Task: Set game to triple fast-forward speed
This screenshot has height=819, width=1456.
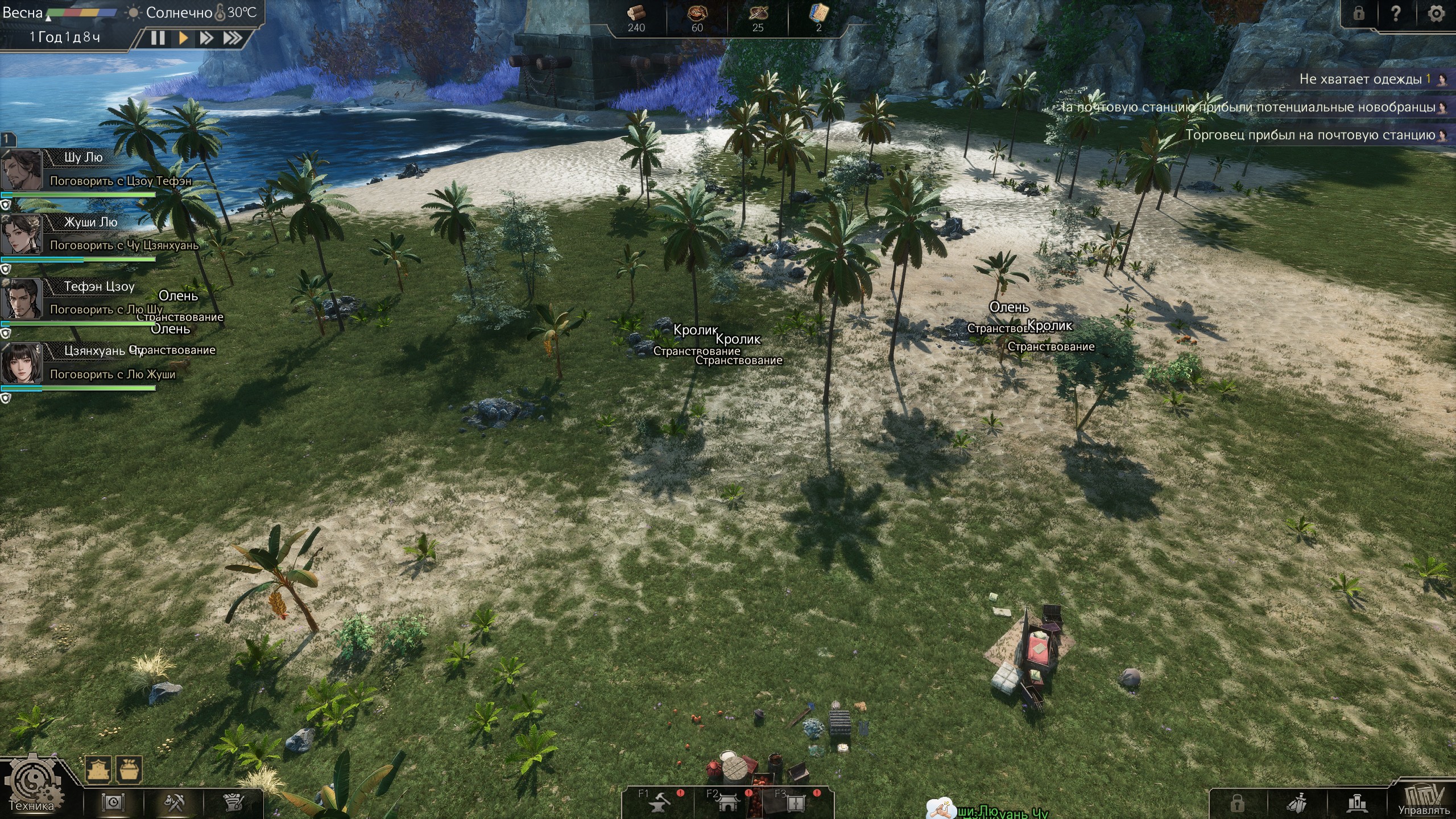Action: [232, 38]
